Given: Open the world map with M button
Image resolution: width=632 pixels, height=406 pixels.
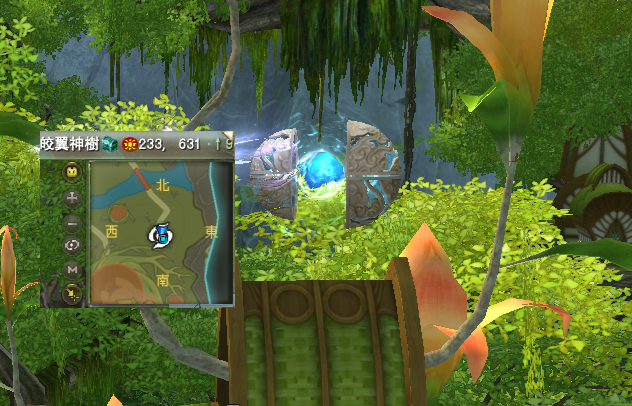Looking at the screenshot, I should (x=72, y=270).
